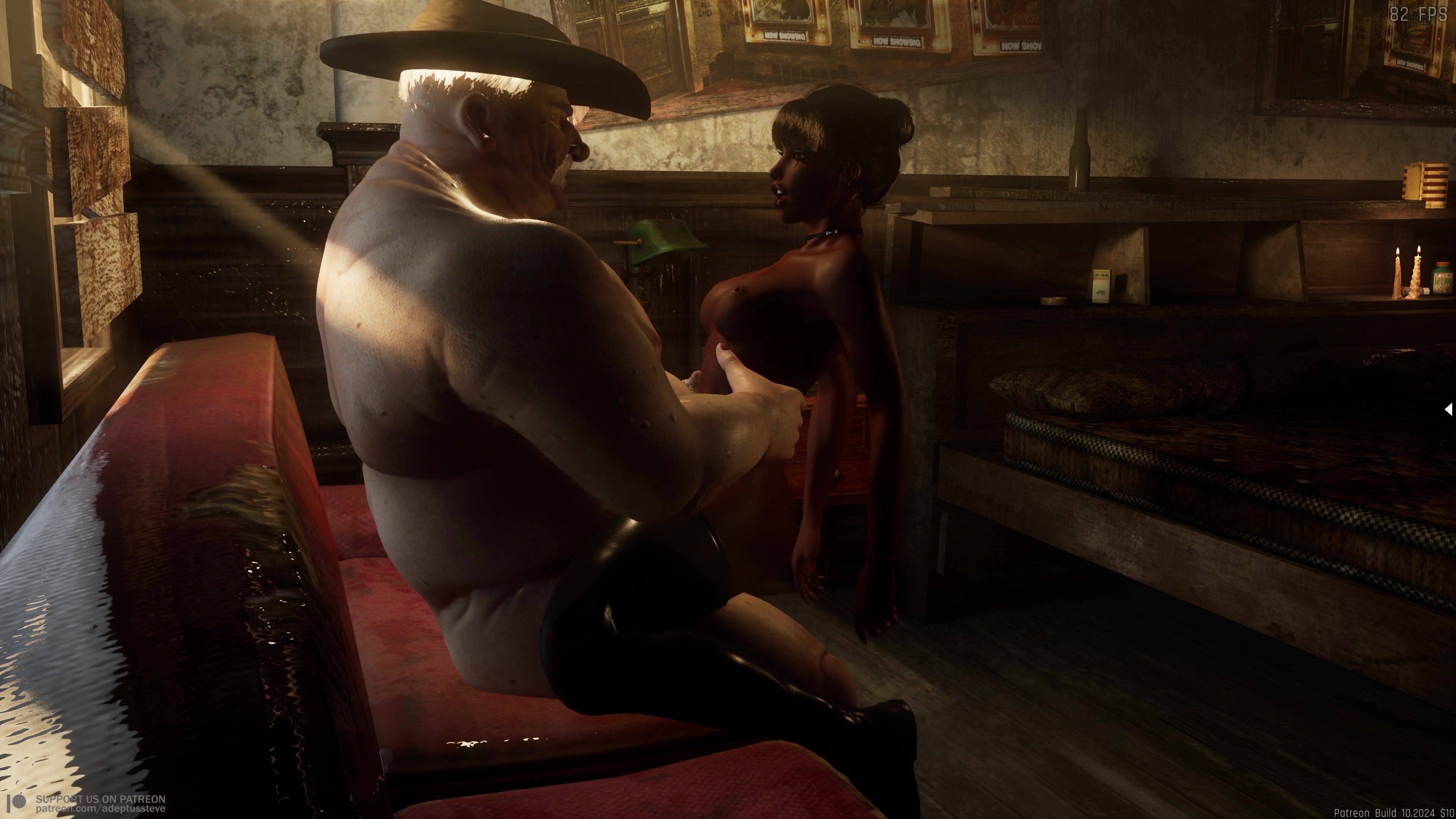This screenshot has height=819, width=1456.
Task: Open the Support Us on Patreon link
Action: (x=100, y=803)
